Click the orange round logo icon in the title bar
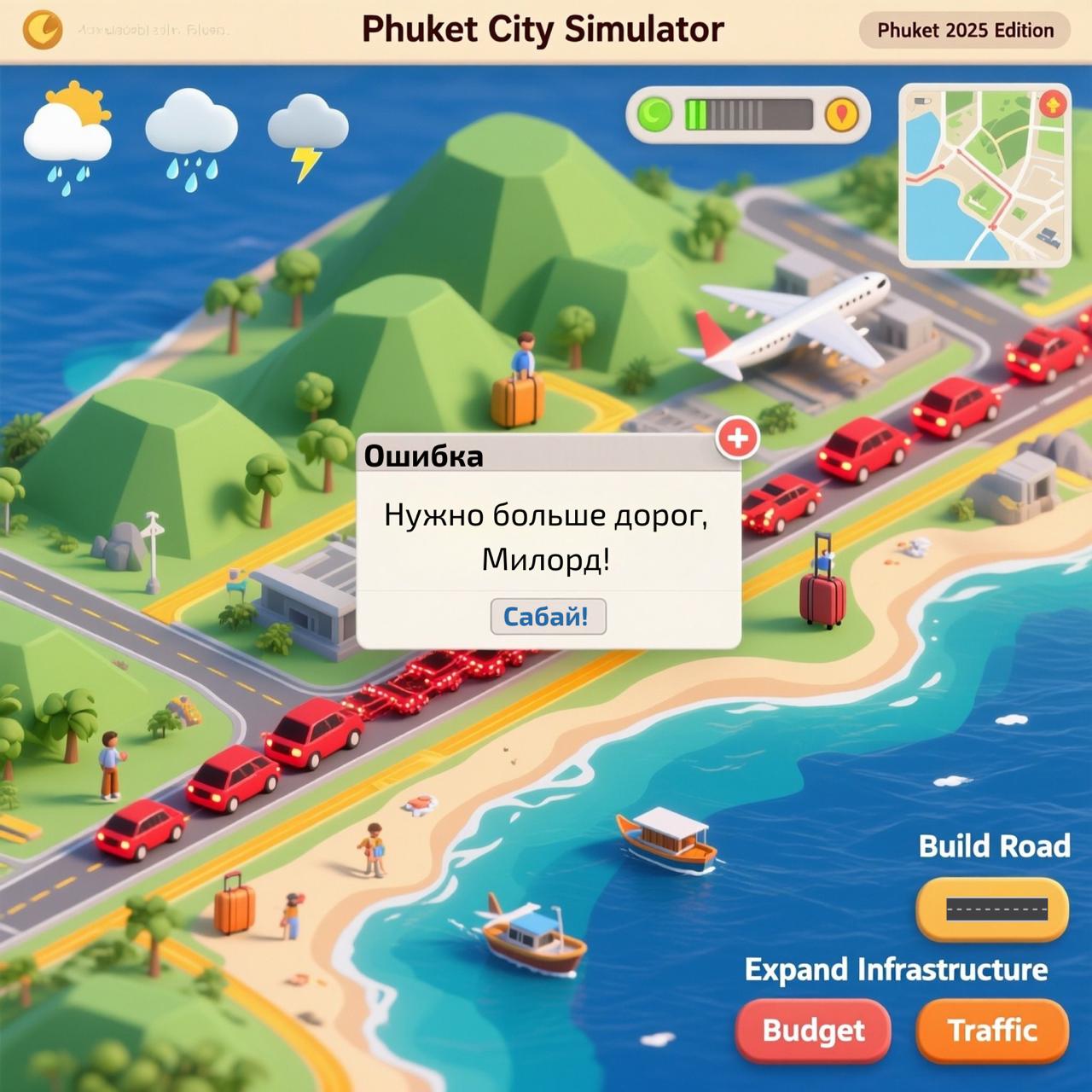This screenshot has height=1092, width=1092. (43, 31)
